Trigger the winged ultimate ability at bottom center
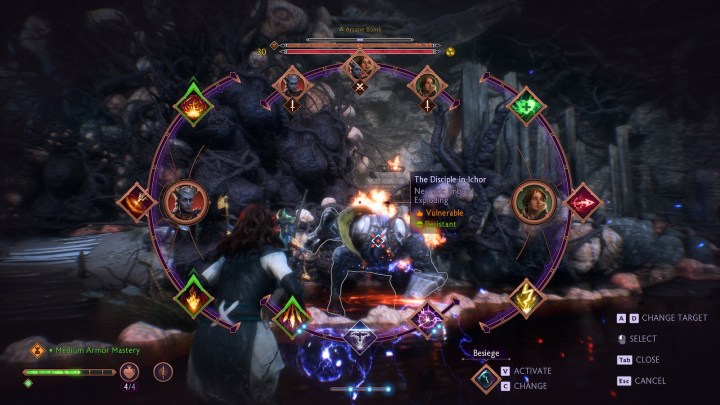Screen dimensions: 720x405 (x=359, y=338)
